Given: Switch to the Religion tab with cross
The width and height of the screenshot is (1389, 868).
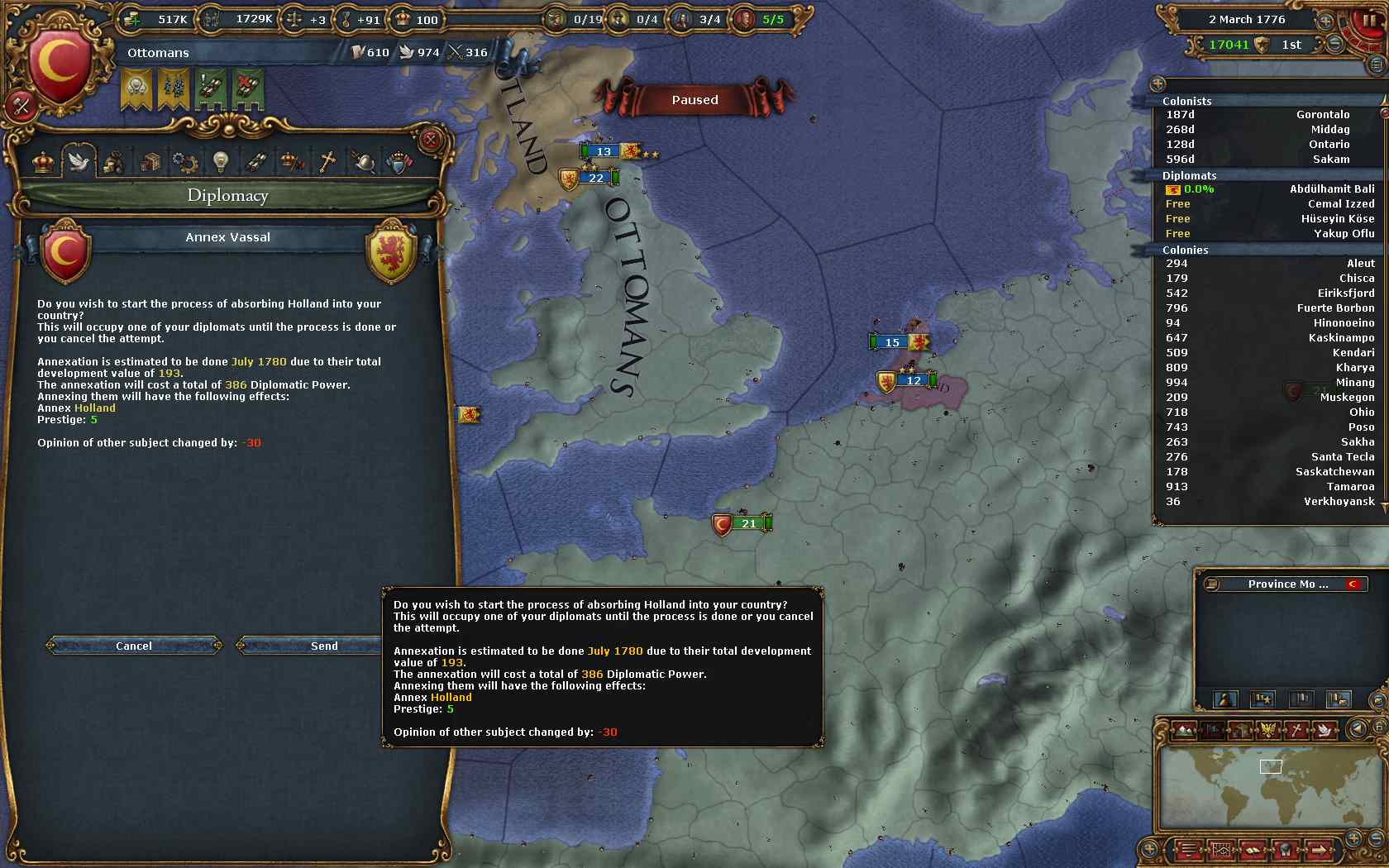Looking at the screenshot, I should click(x=327, y=162).
